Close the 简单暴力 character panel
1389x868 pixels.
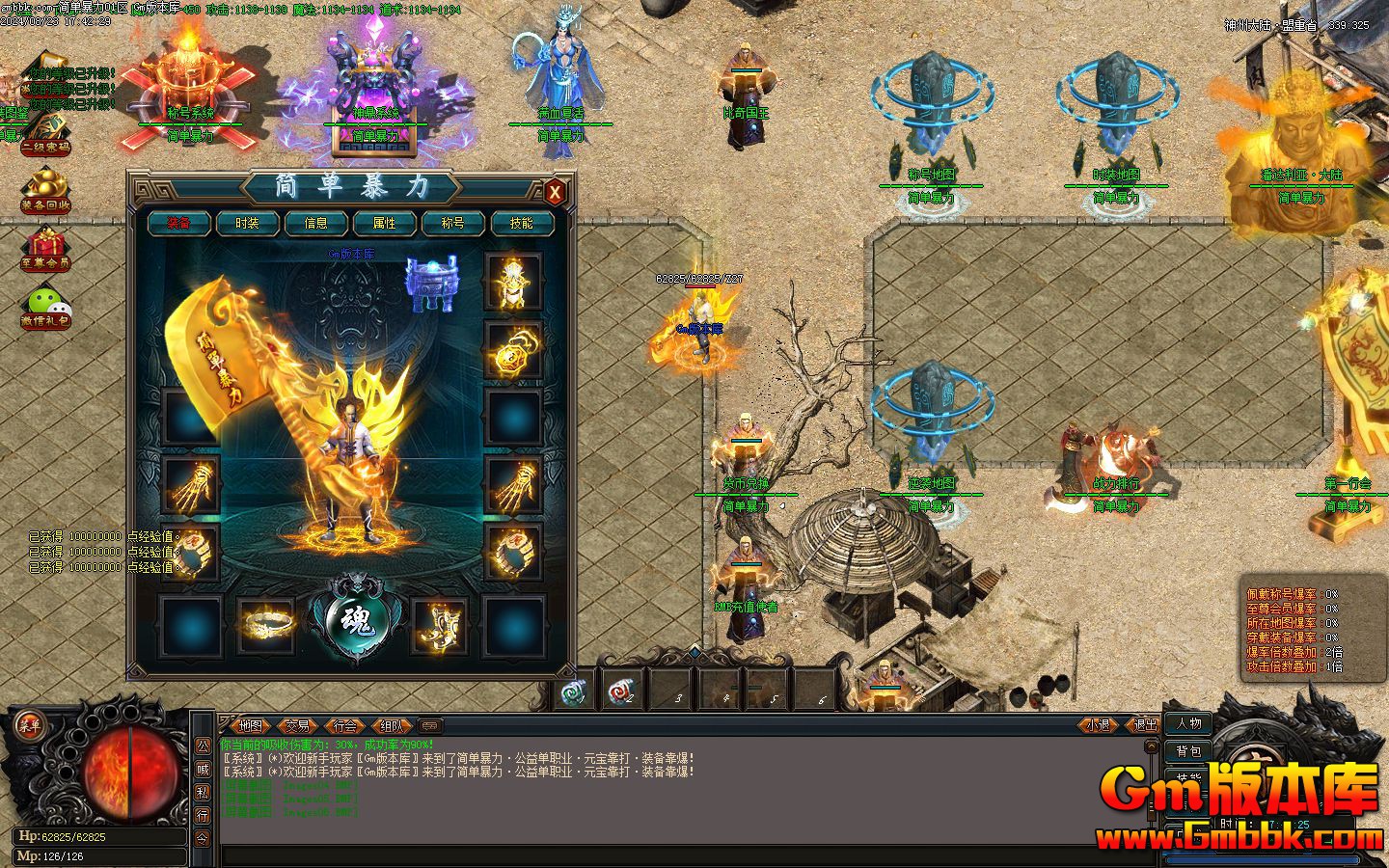[555, 192]
